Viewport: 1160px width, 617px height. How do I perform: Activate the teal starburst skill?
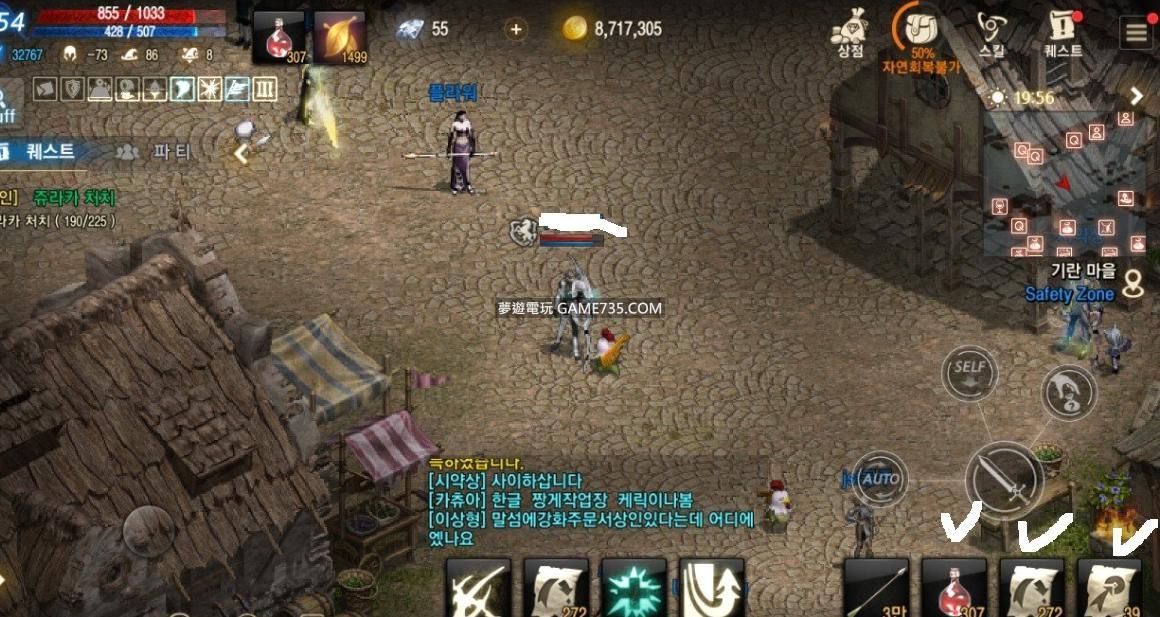click(x=633, y=588)
